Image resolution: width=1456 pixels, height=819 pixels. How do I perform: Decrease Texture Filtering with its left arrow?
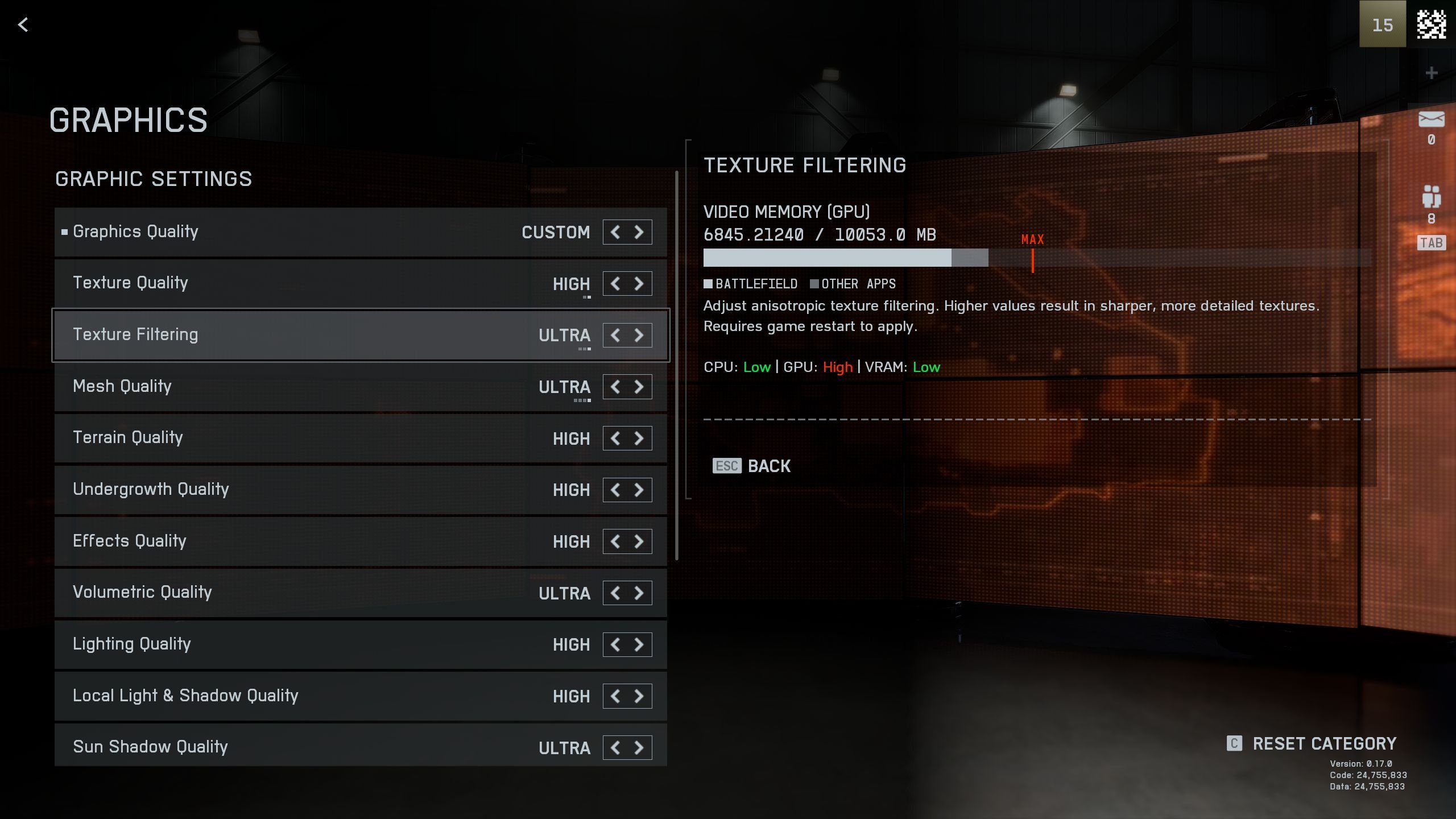615,335
